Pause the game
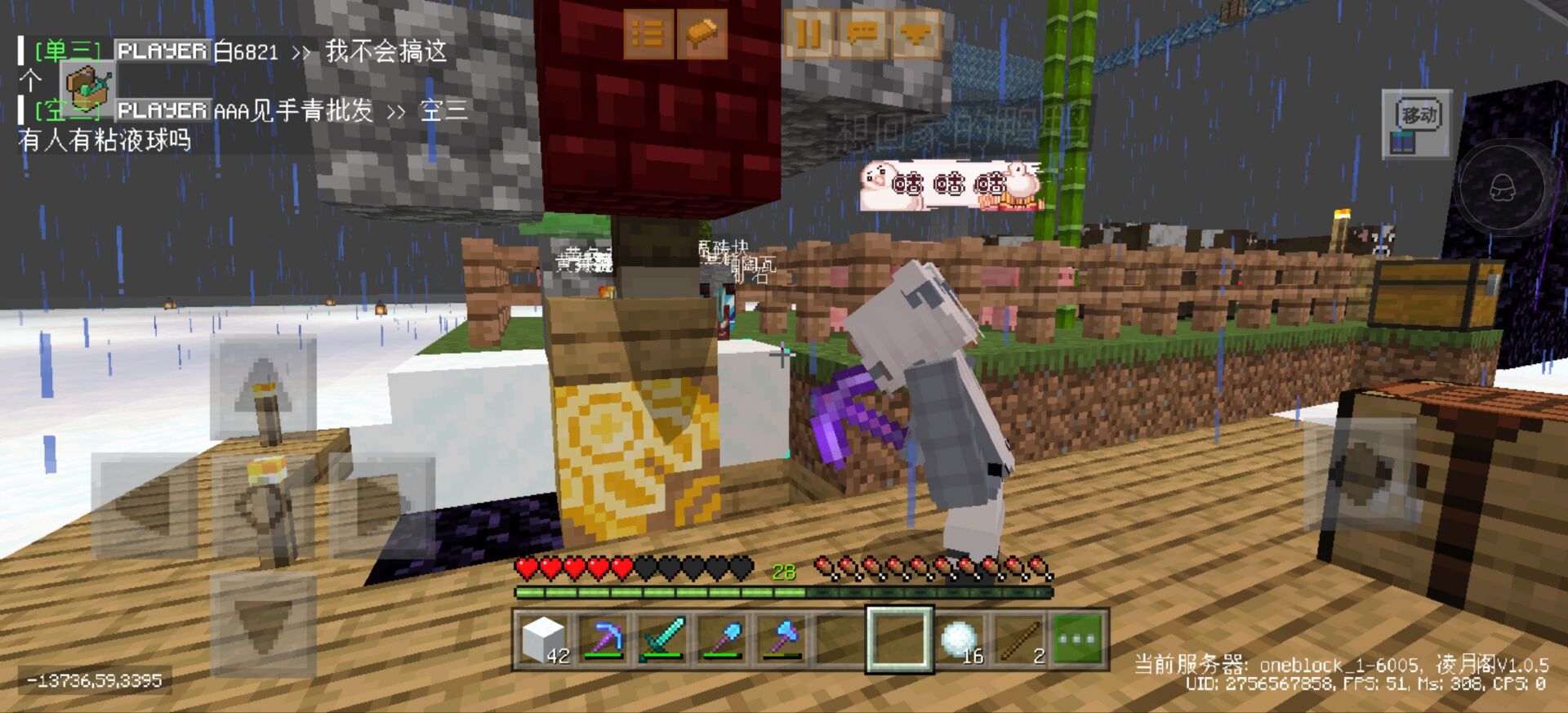The height and width of the screenshot is (713, 1568). pyautogui.click(x=808, y=34)
